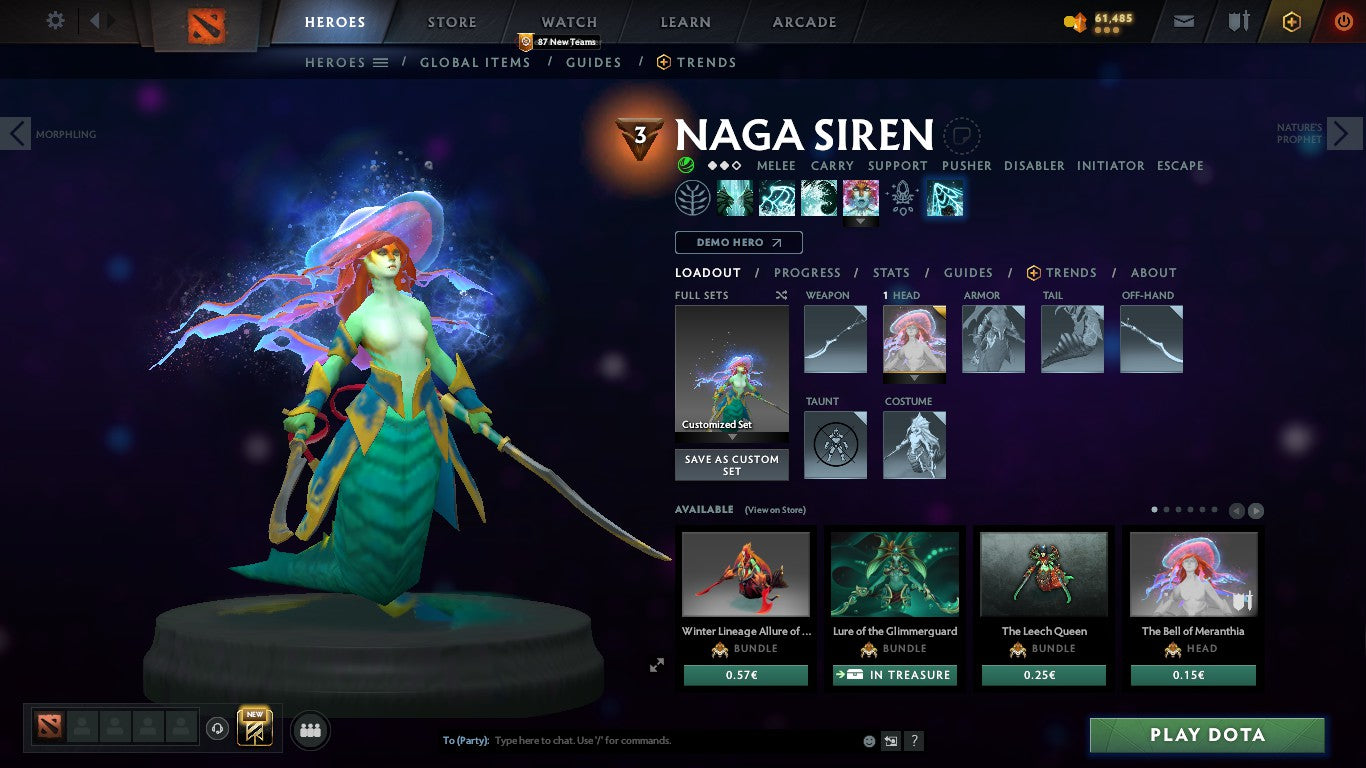Image resolution: width=1366 pixels, height=768 pixels.
Task: Open Naga Siren's talent tree icon
Action: pos(694,198)
